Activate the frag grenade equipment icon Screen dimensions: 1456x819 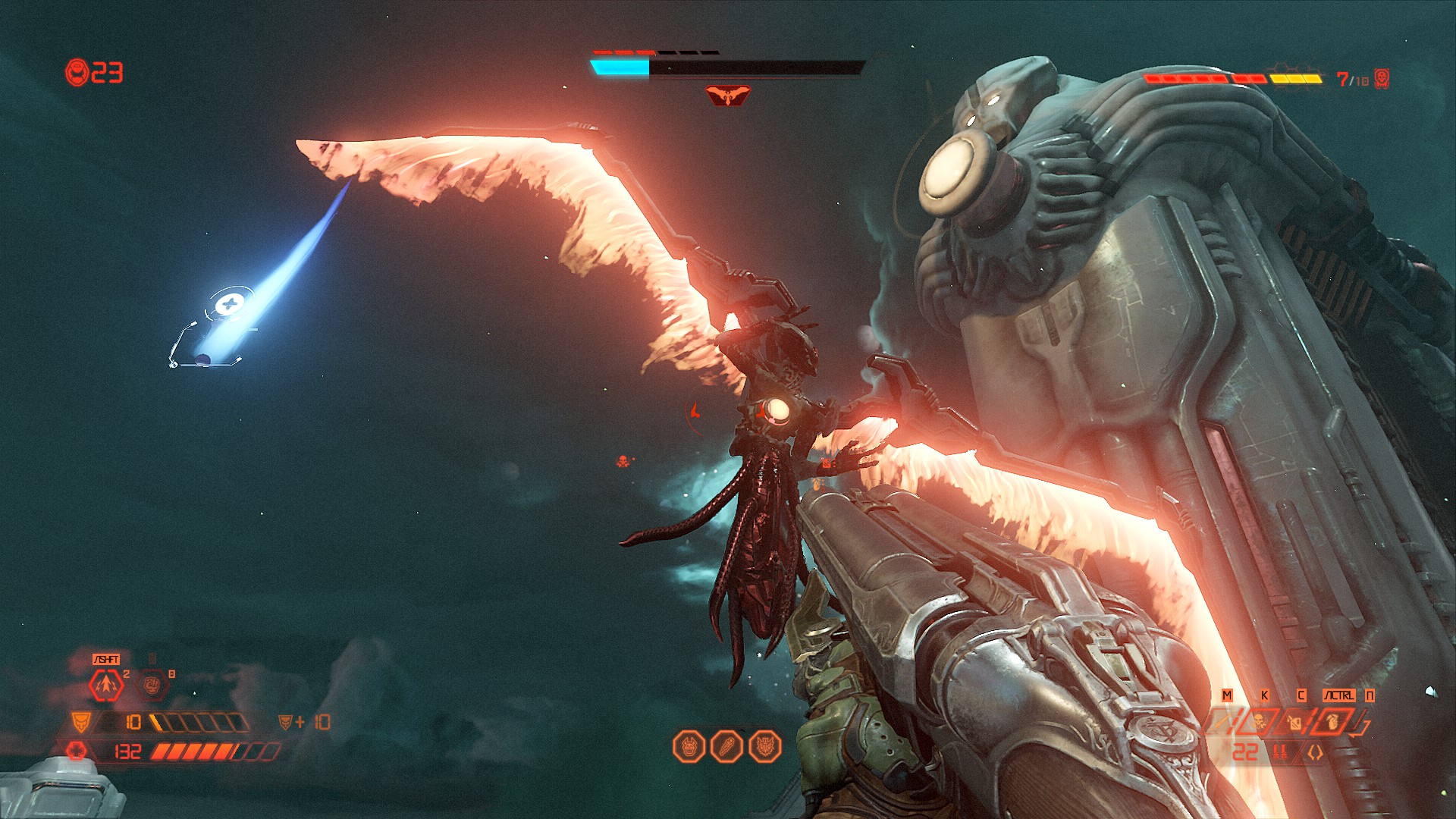[1334, 720]
